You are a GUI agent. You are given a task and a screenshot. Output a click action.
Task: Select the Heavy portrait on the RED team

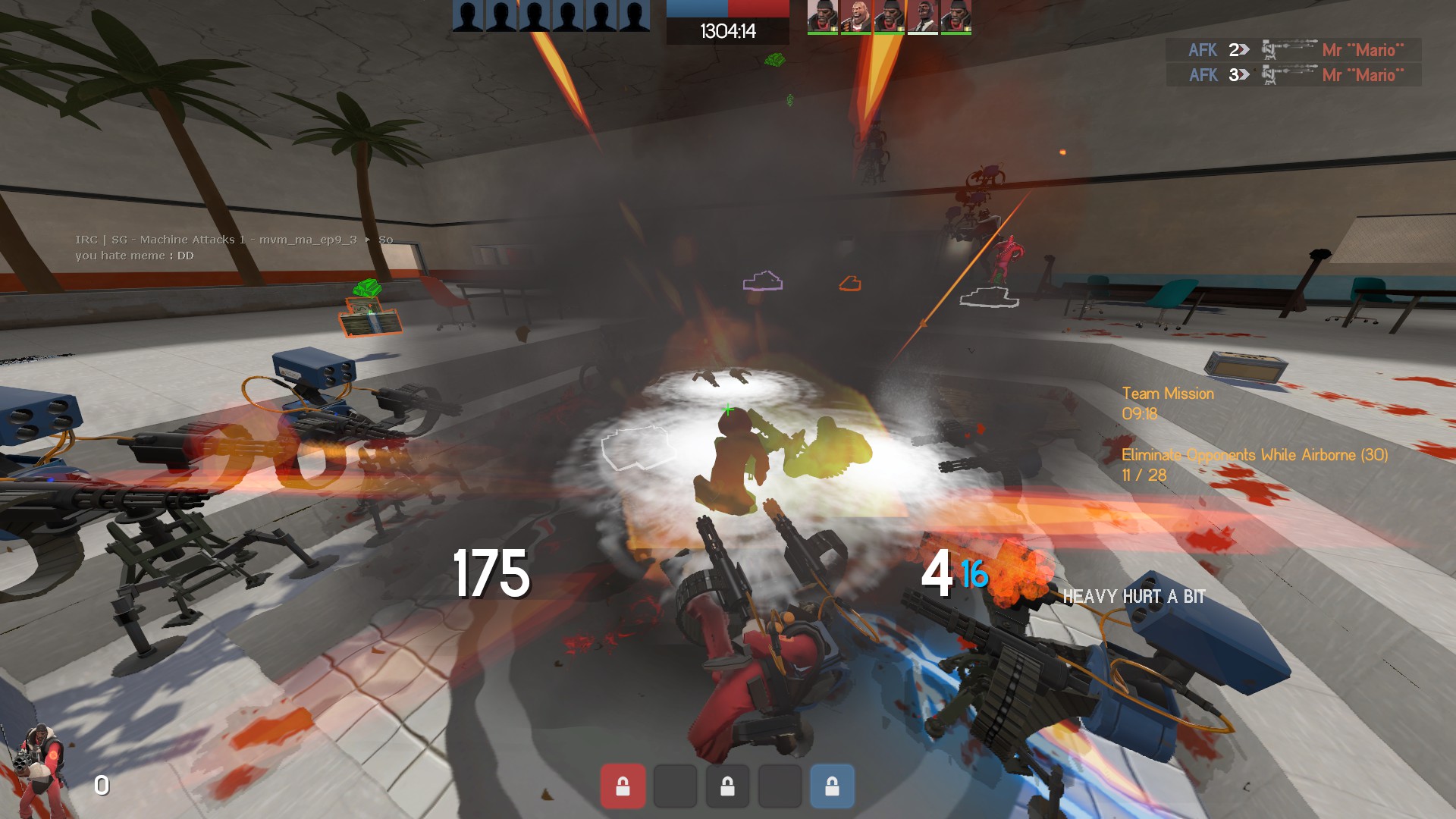pyautogui.click(x=855, y=17)
